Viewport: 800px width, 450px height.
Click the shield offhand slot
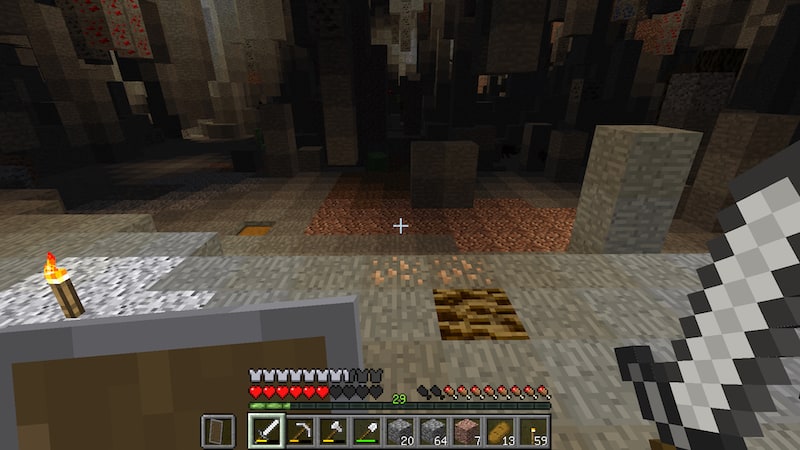(x=218, y=431)
